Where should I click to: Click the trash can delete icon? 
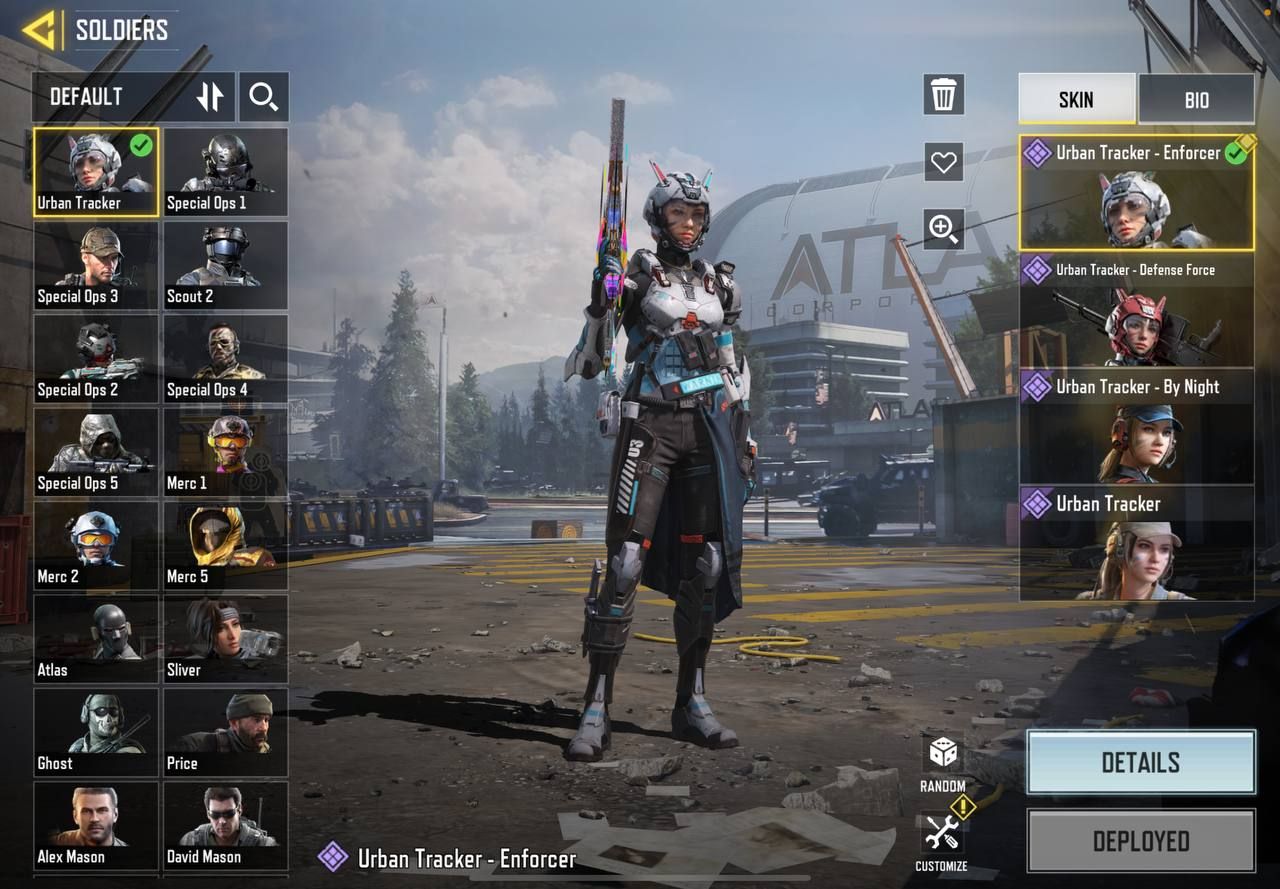(x=943, y=95)
